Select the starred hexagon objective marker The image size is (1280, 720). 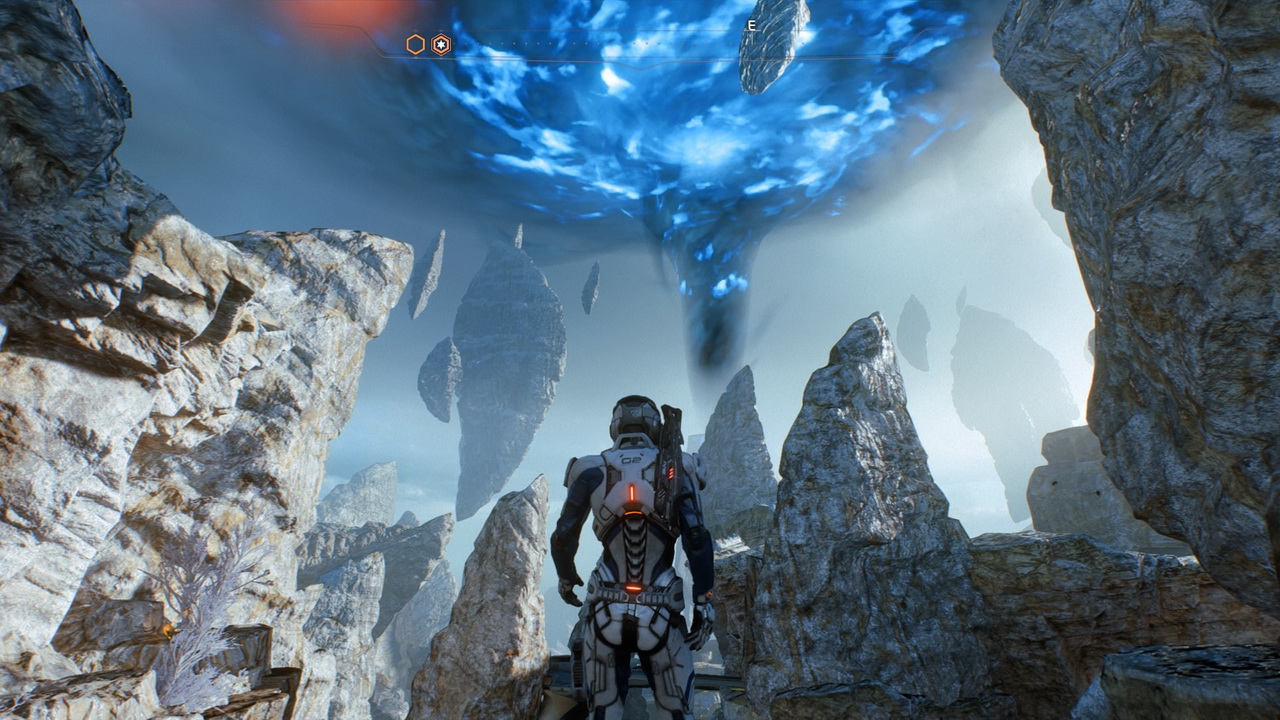pyautogui.click(x=441, y=44)
